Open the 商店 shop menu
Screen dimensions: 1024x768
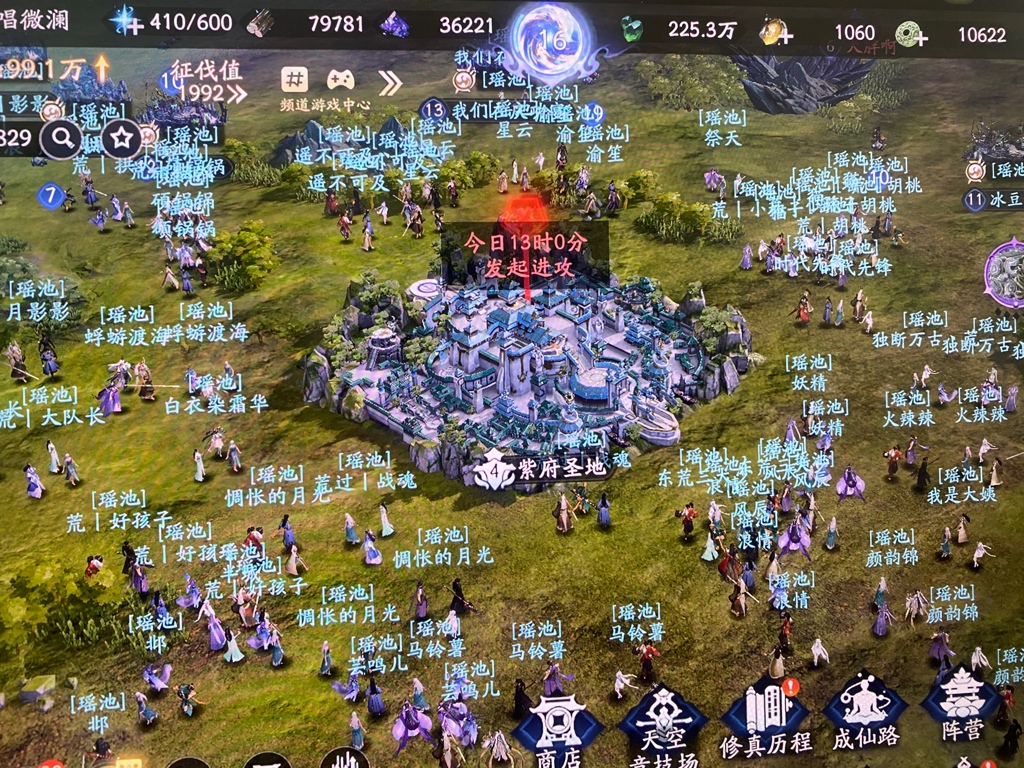pos(557,726)
